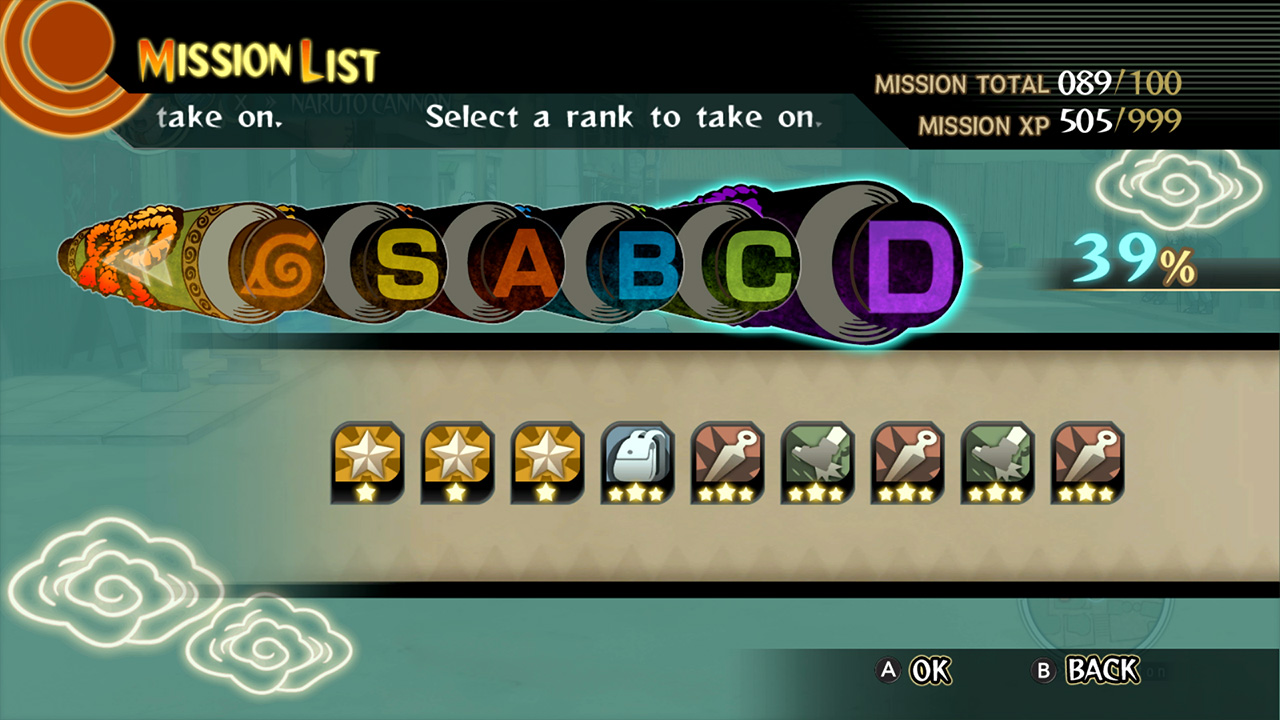Click the backpack mission icon

[637, 462]
